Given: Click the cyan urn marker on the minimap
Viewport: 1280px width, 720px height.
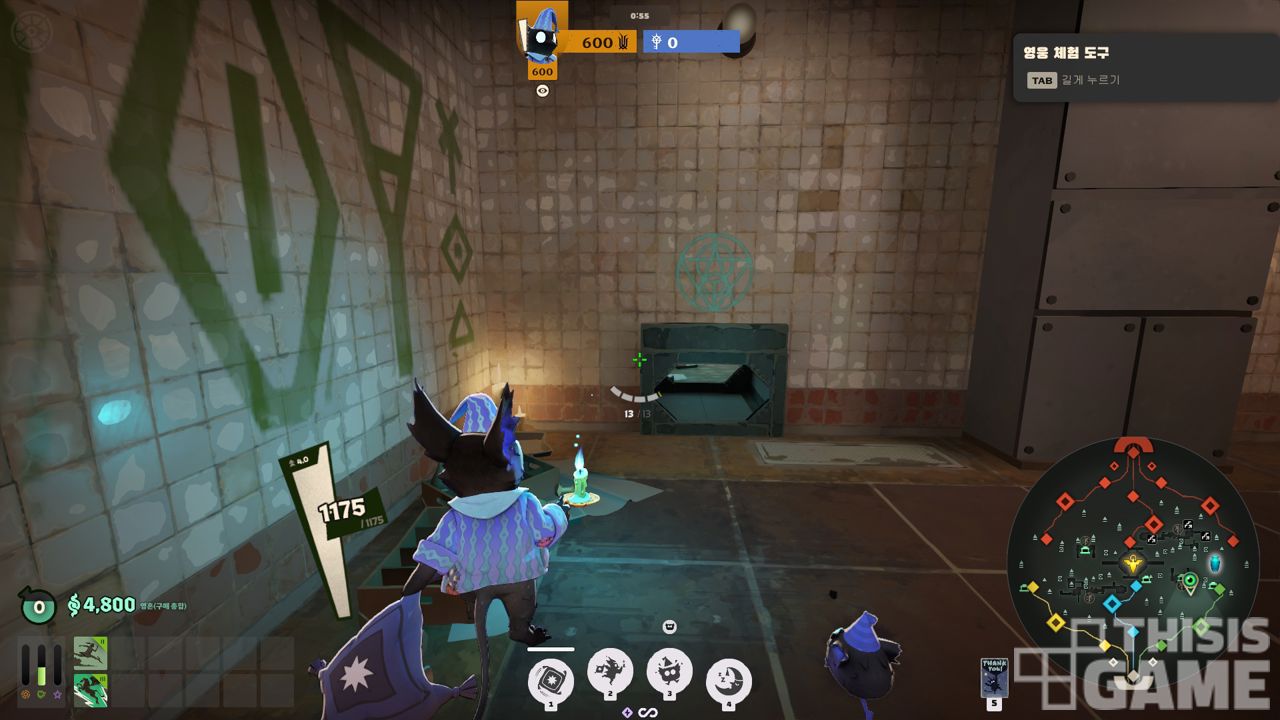Looking at the screenshot, I should pos(1215,564).
